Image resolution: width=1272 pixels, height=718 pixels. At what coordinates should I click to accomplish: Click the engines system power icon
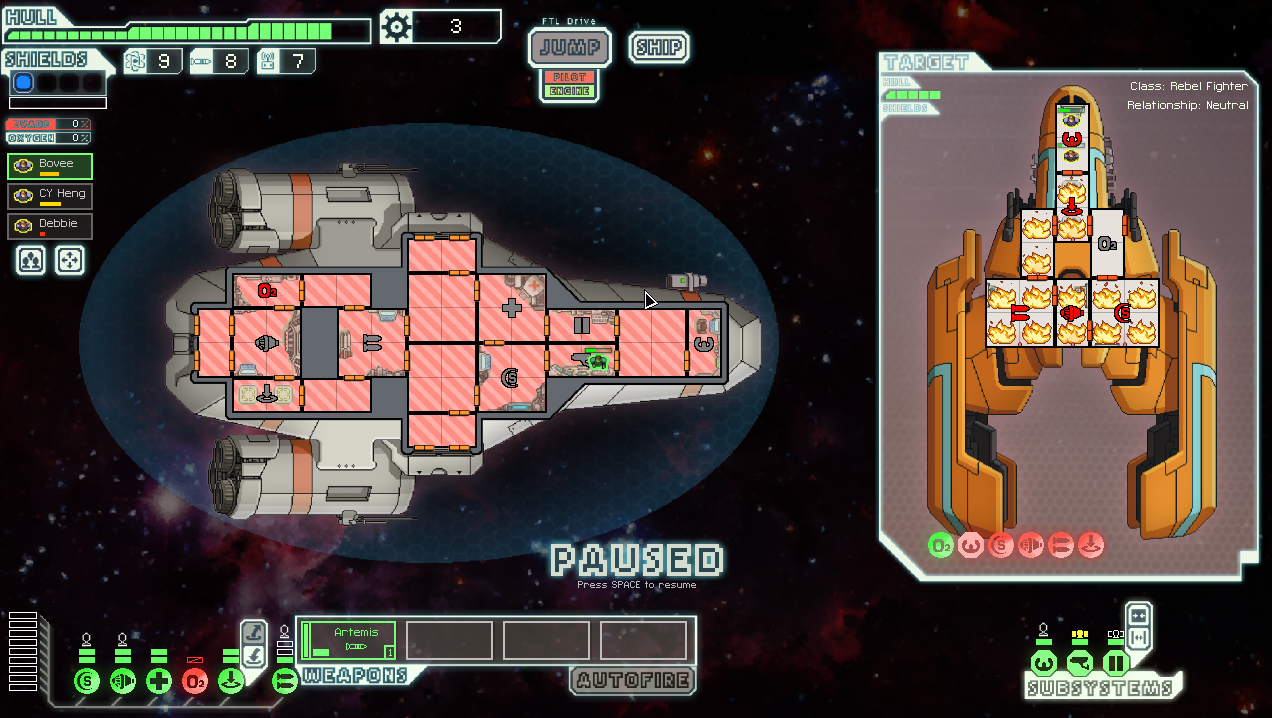pyautogui.click(x=123, y=682)
